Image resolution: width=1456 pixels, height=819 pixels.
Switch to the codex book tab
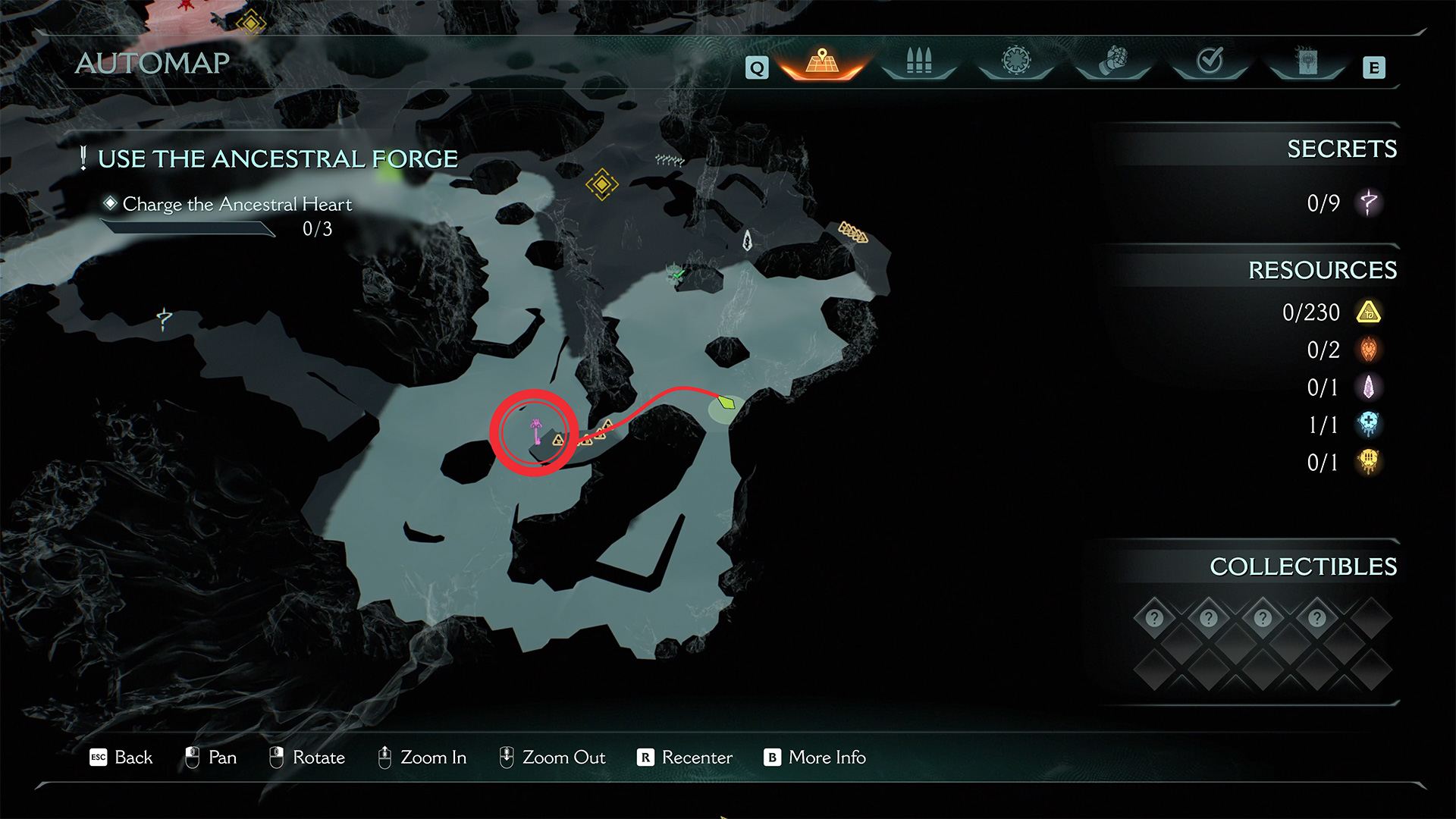point(1307,61)
